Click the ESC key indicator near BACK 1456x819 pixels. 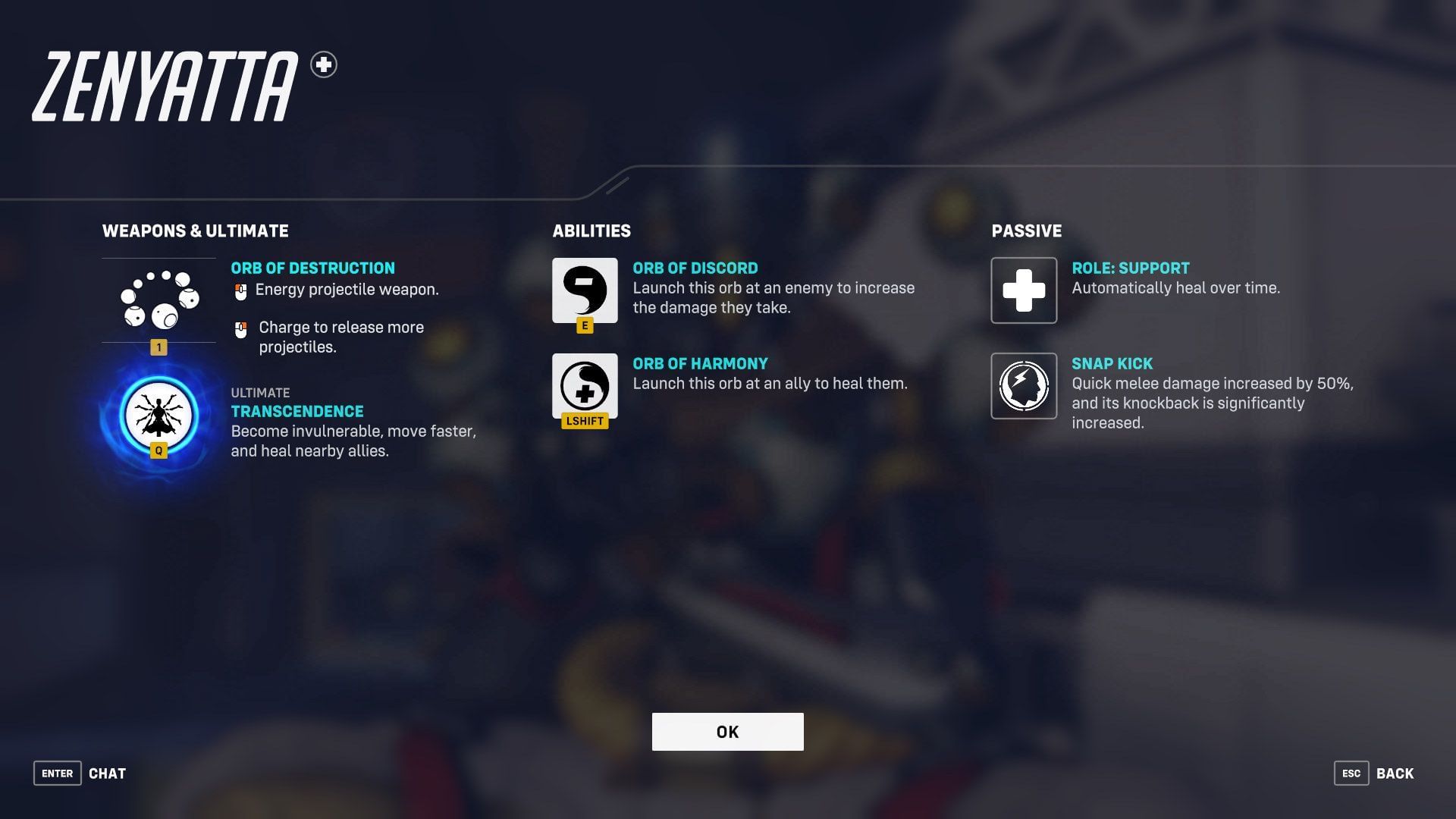click(x=1352, y=773)
